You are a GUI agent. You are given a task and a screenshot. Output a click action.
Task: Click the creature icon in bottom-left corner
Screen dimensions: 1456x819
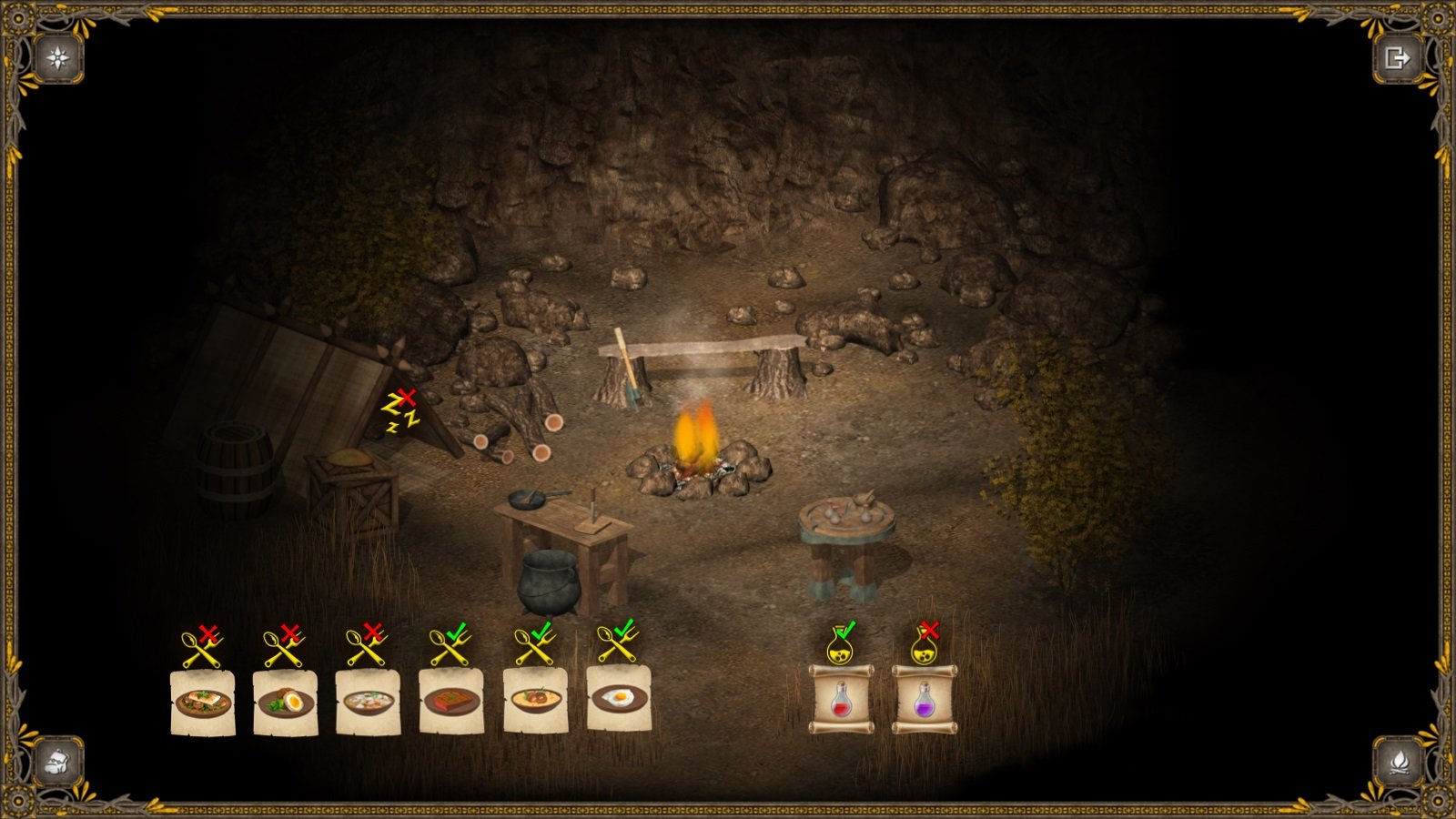(x=56, y=763)
